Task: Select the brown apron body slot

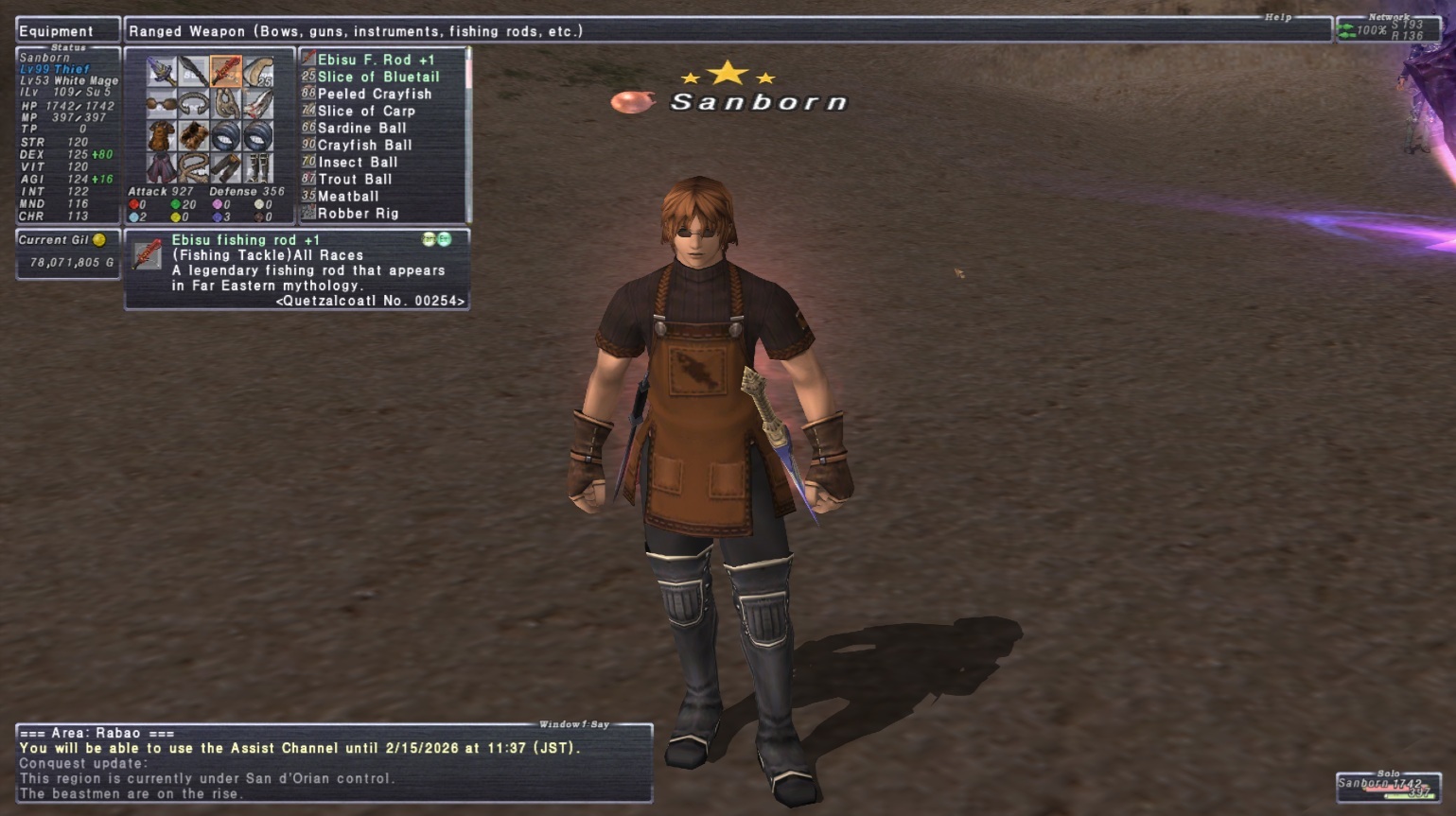Action: 162,135
